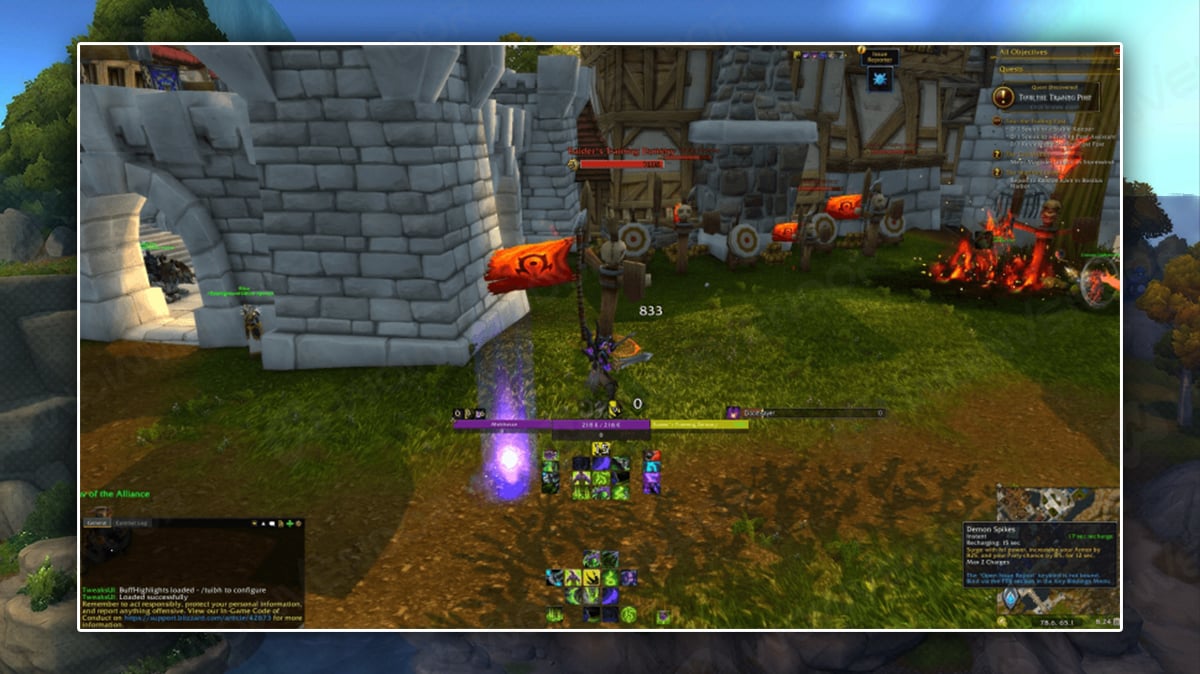
Task: Click the blue spiky bug report icon
Action: (x=880, y=80)
